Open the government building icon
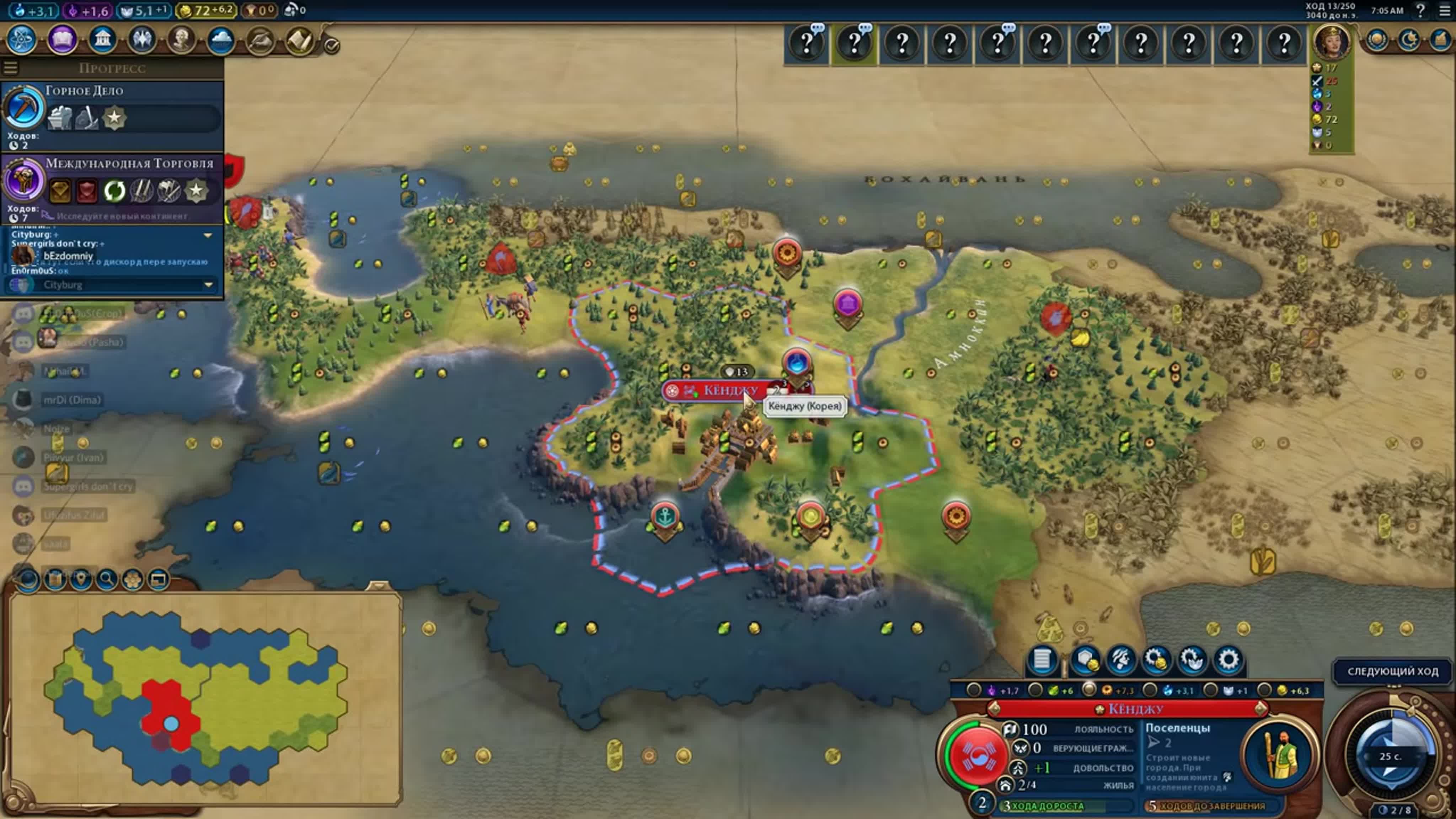 [x=102, y=40]
